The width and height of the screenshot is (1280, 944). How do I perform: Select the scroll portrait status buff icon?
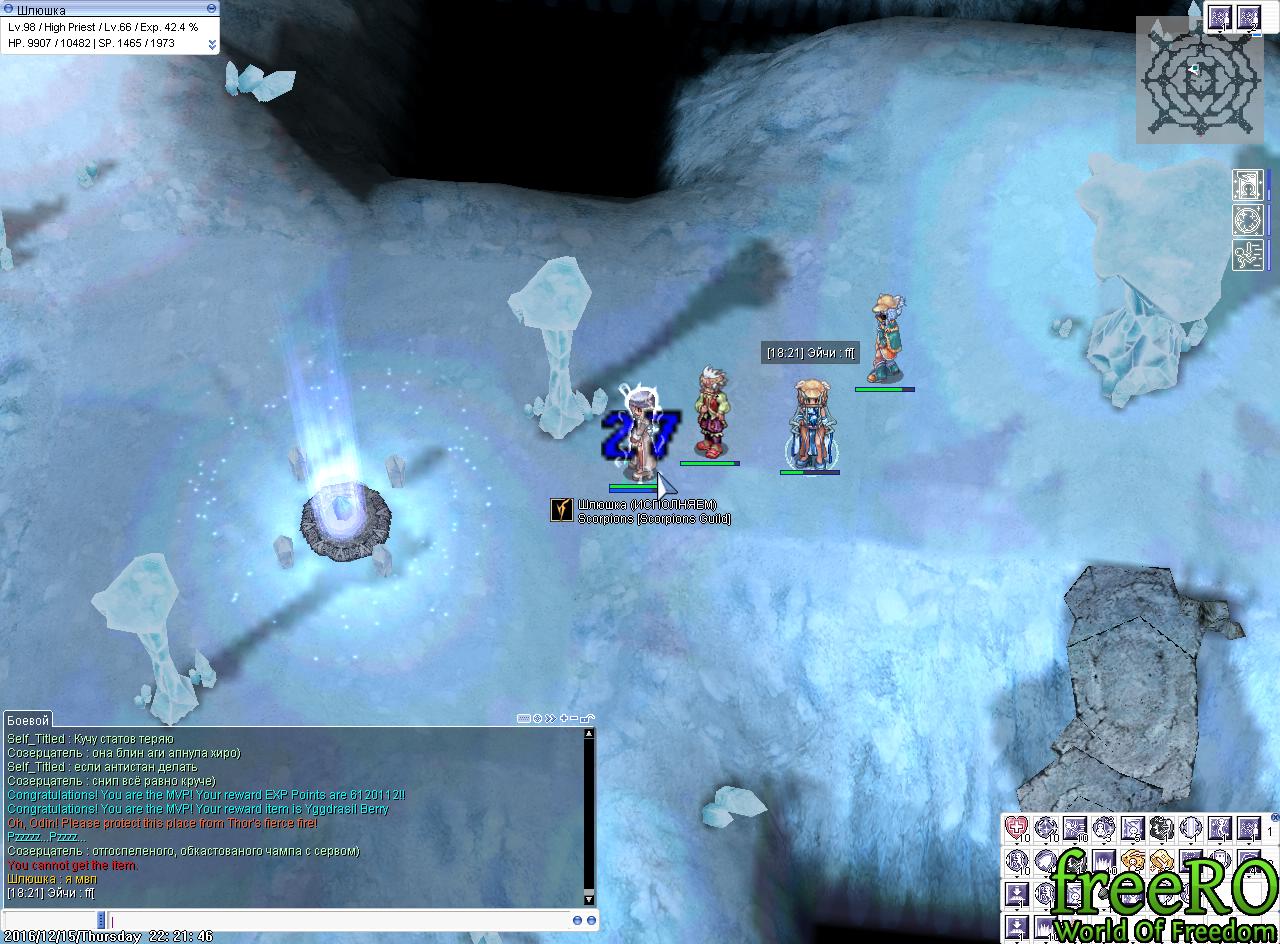(x=1247, y=186)
